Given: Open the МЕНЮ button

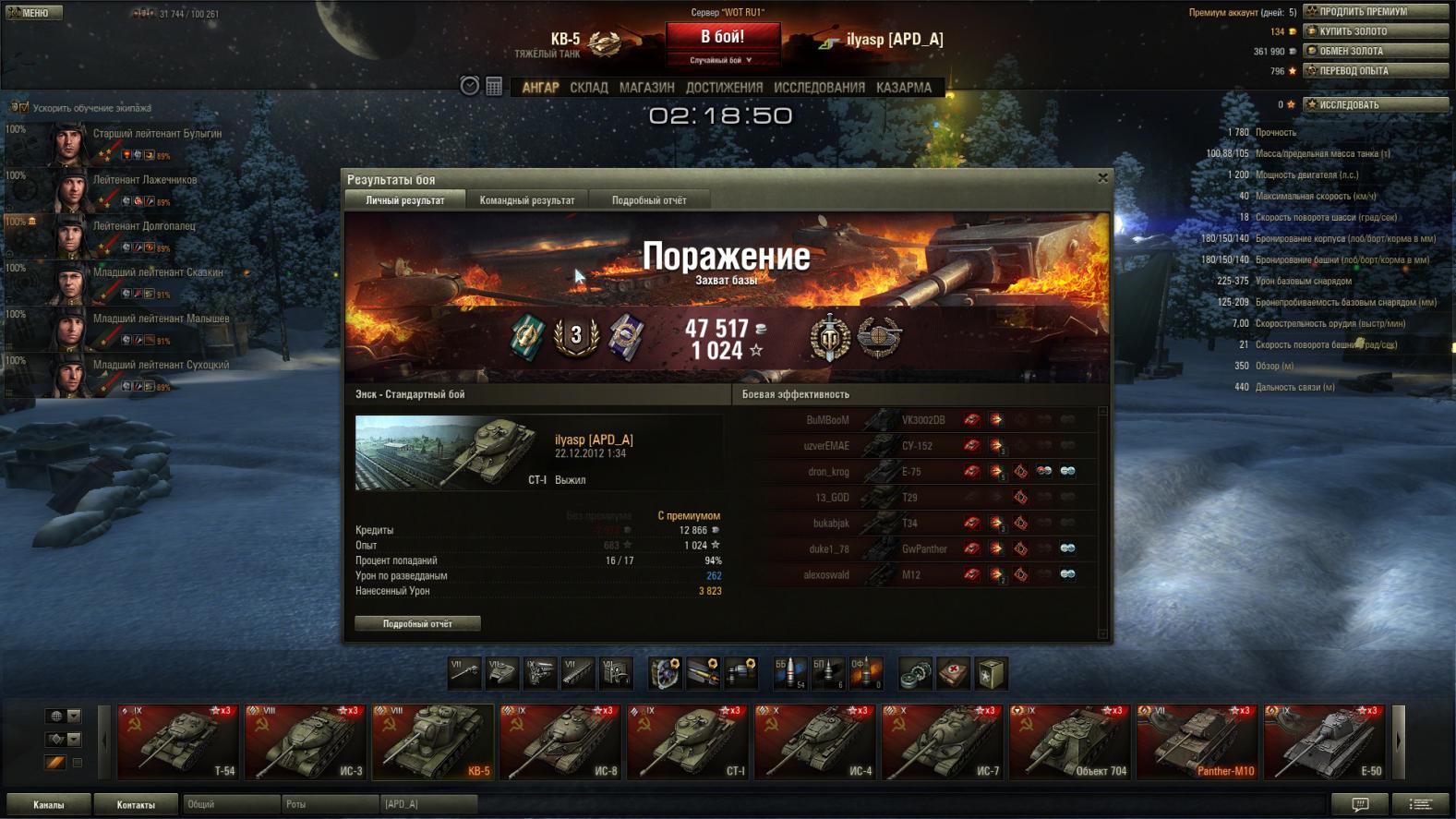Looking at the screenshot, I should (x=34, y=13).
